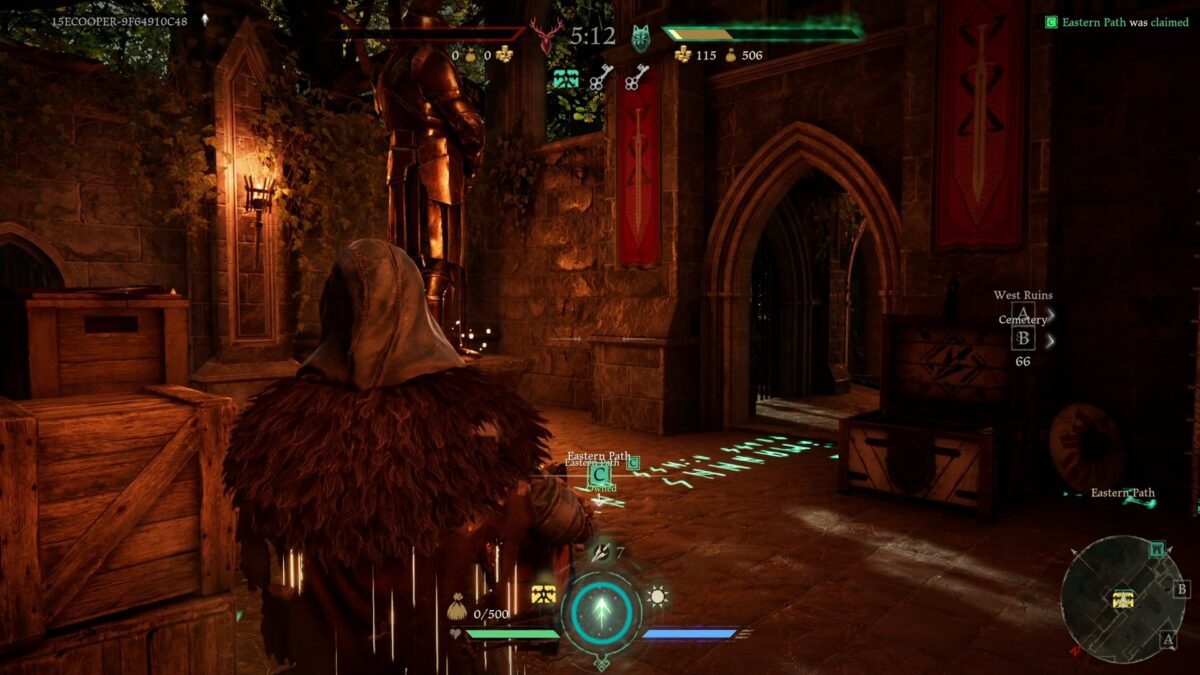This screenshot has width=1200, height=675.
Task: Click the Eastern Path C capture point marker
Action: coord(599,474)
